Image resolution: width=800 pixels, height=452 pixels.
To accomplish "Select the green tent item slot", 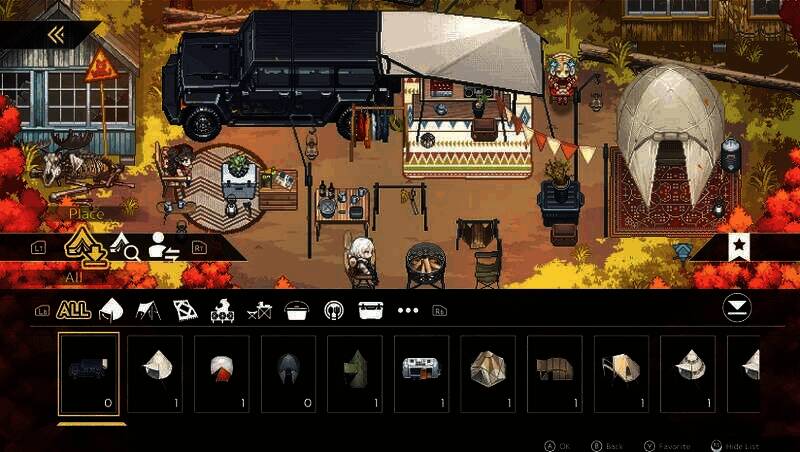I will point(355,374).
